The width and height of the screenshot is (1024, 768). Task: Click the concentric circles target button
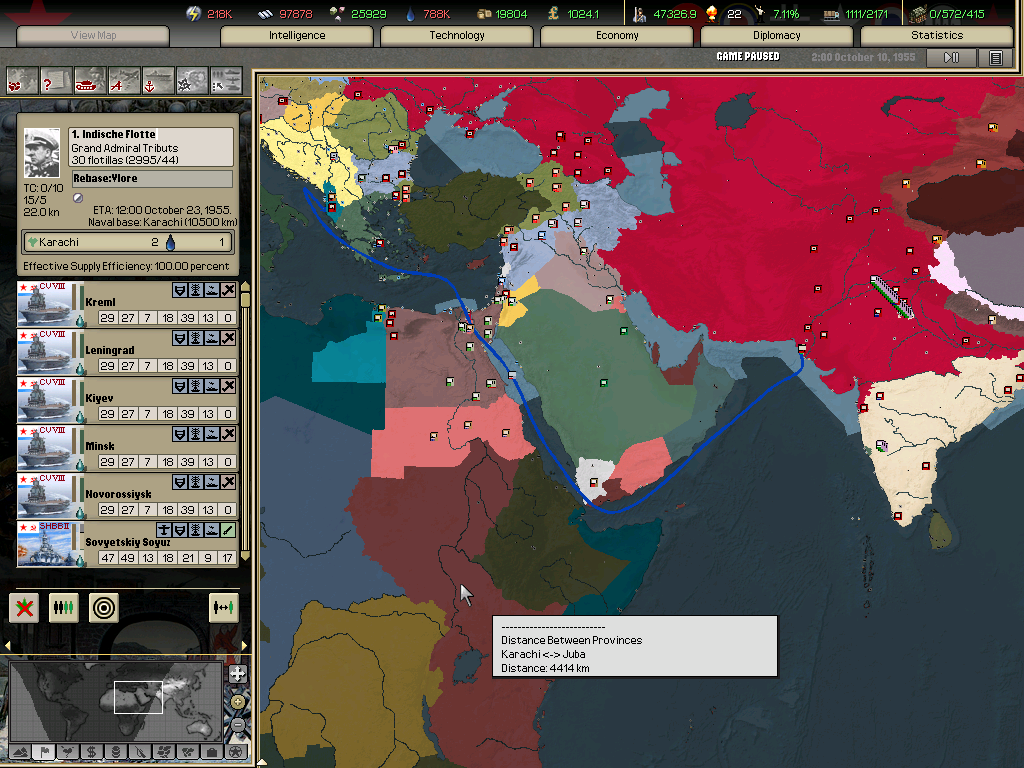(103, 607)
